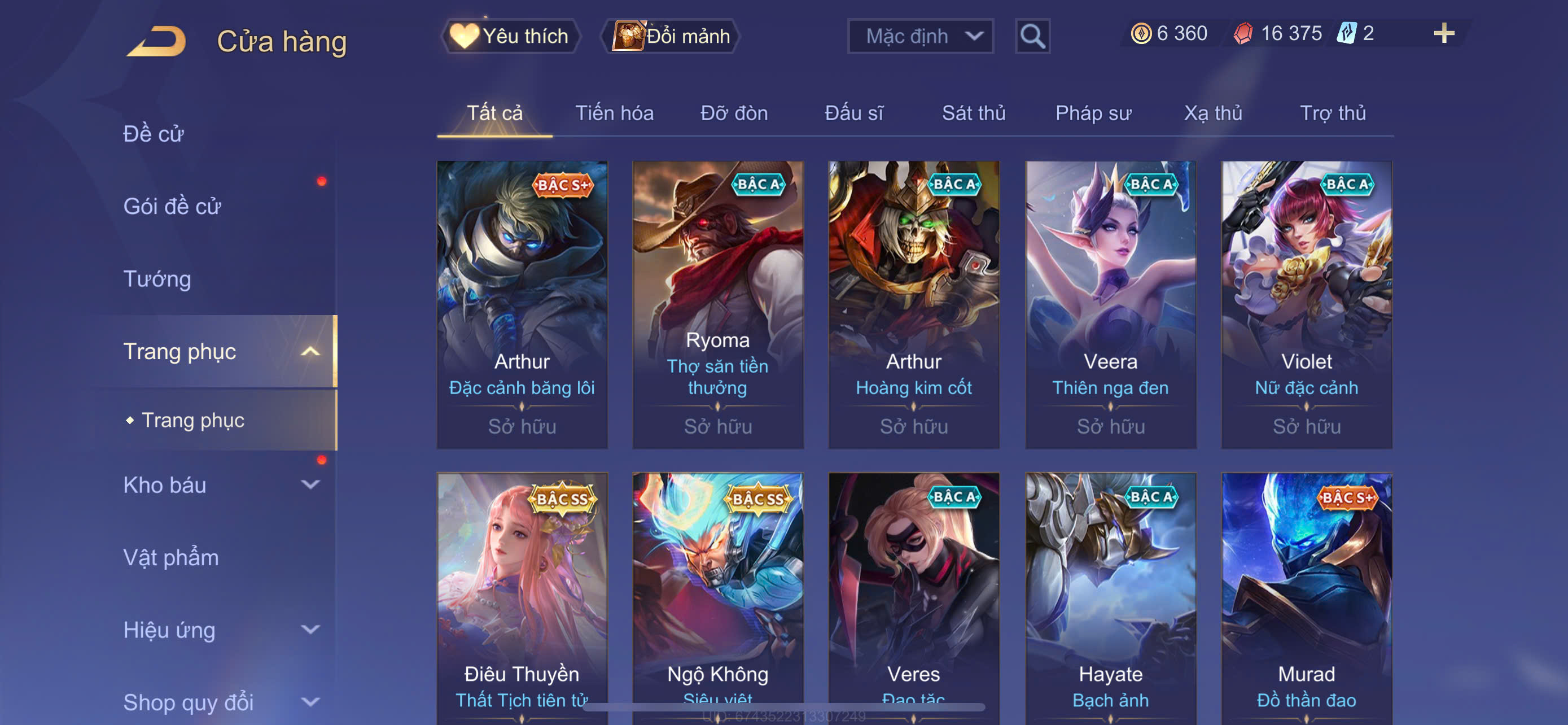
Task: Choose Veera Thiên nga đen skin card
Action: click(x=1110, y=304)
